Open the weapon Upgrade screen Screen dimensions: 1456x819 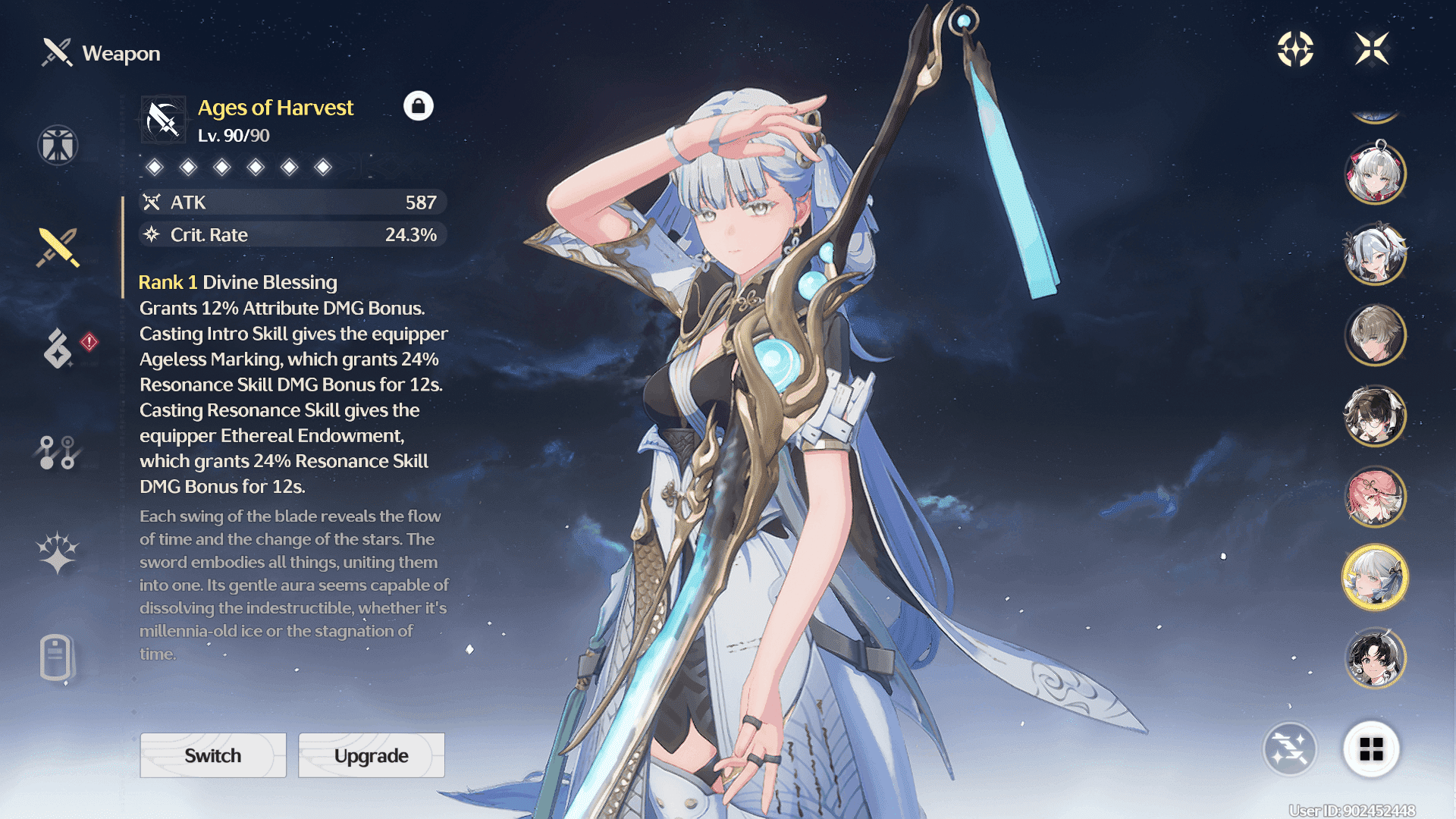(x=371, y=755)
